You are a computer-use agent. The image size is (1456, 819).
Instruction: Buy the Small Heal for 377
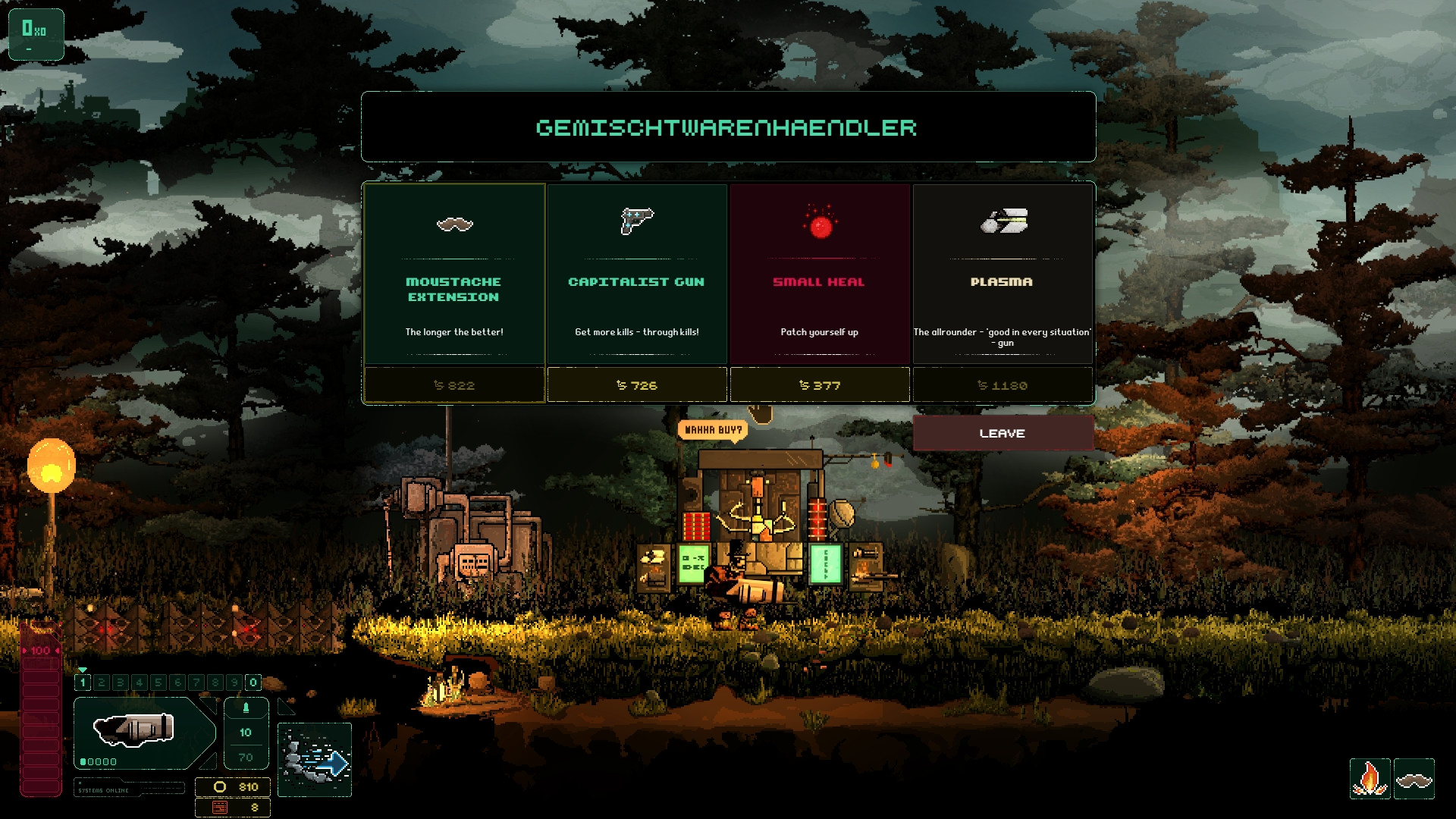tap(819, 385)
